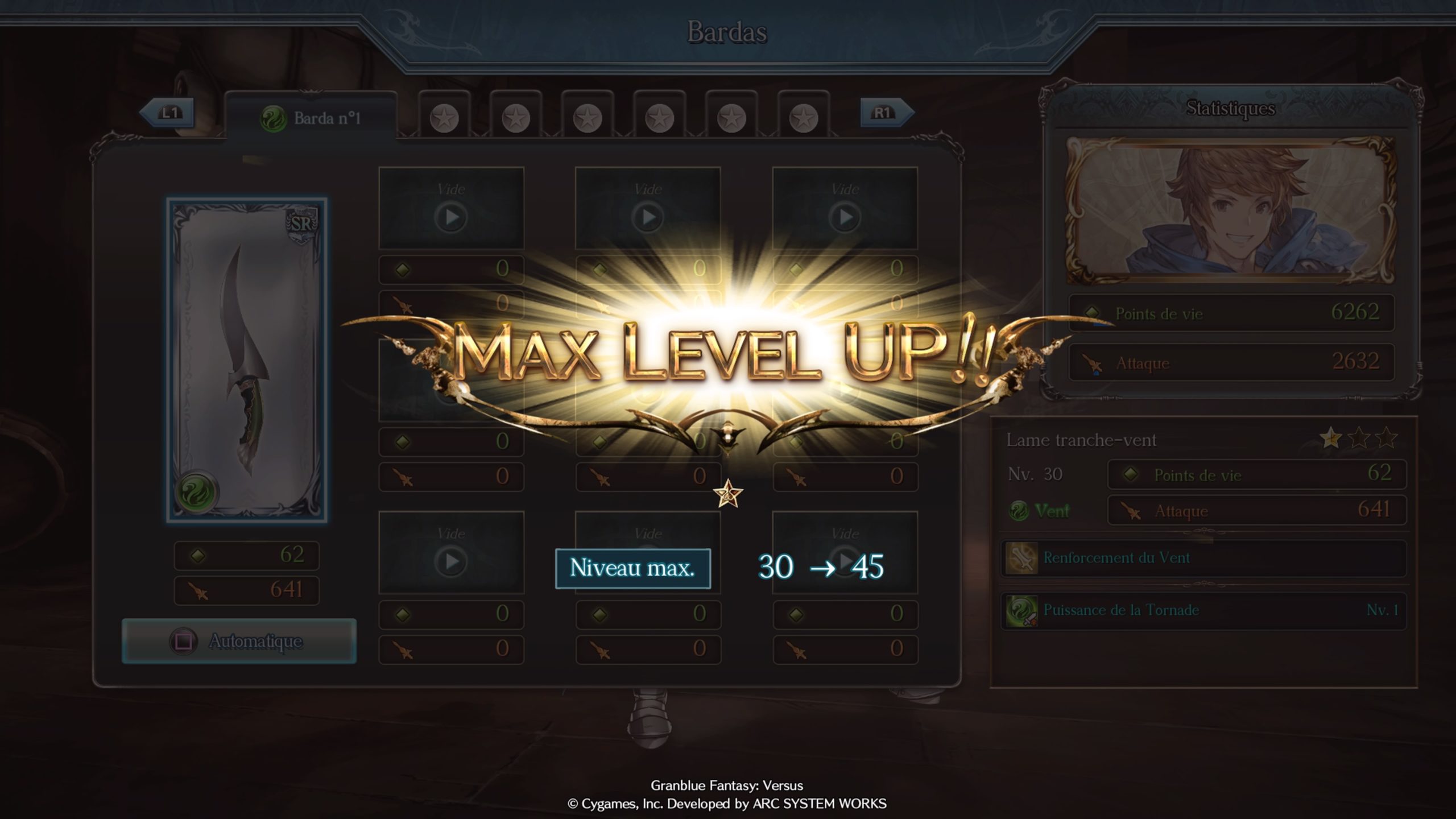Select Gran's character portrait
This screenshot has height=819, width=1456.
coord(1231,209)
